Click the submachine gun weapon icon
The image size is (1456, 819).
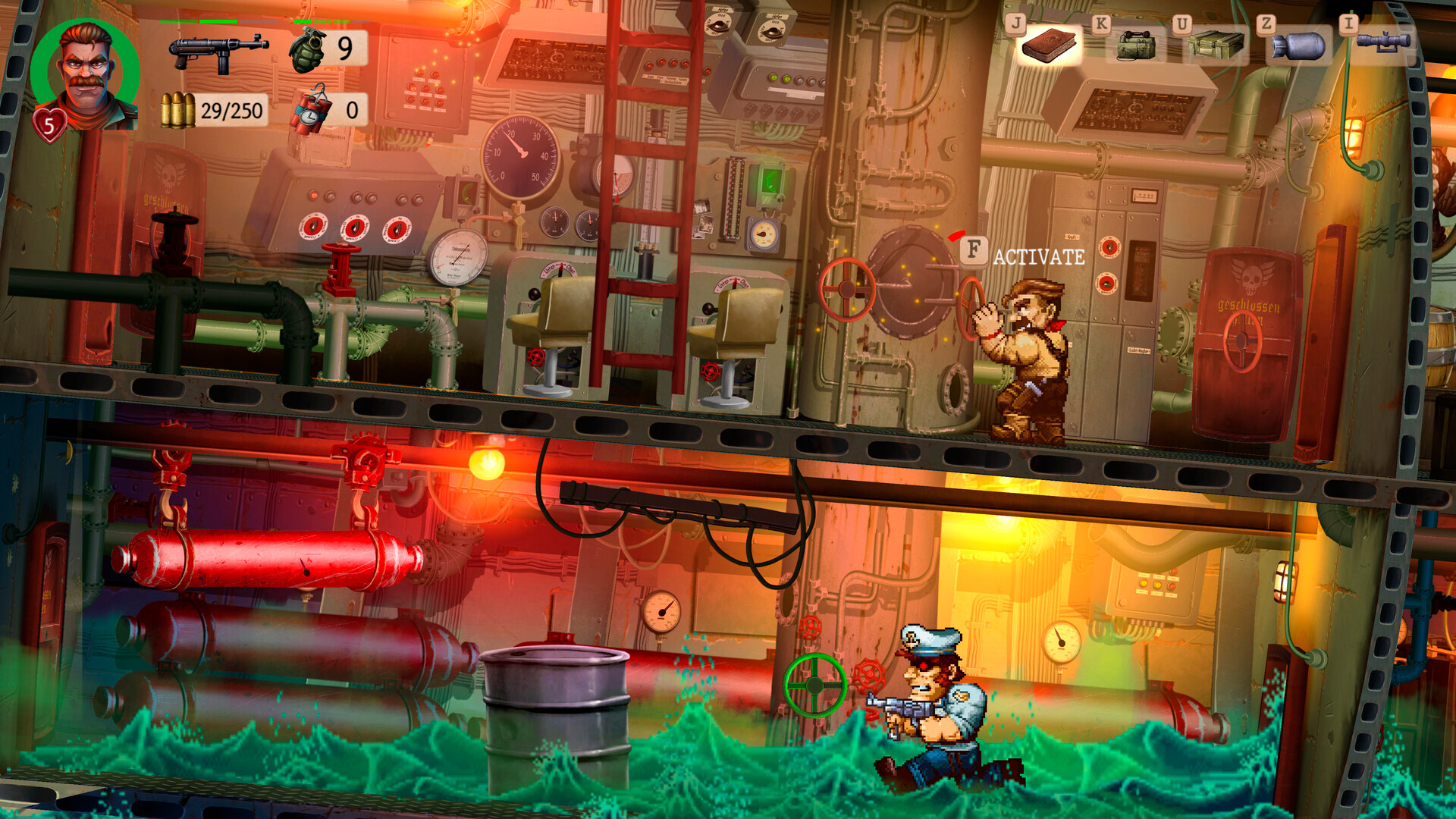218,52
